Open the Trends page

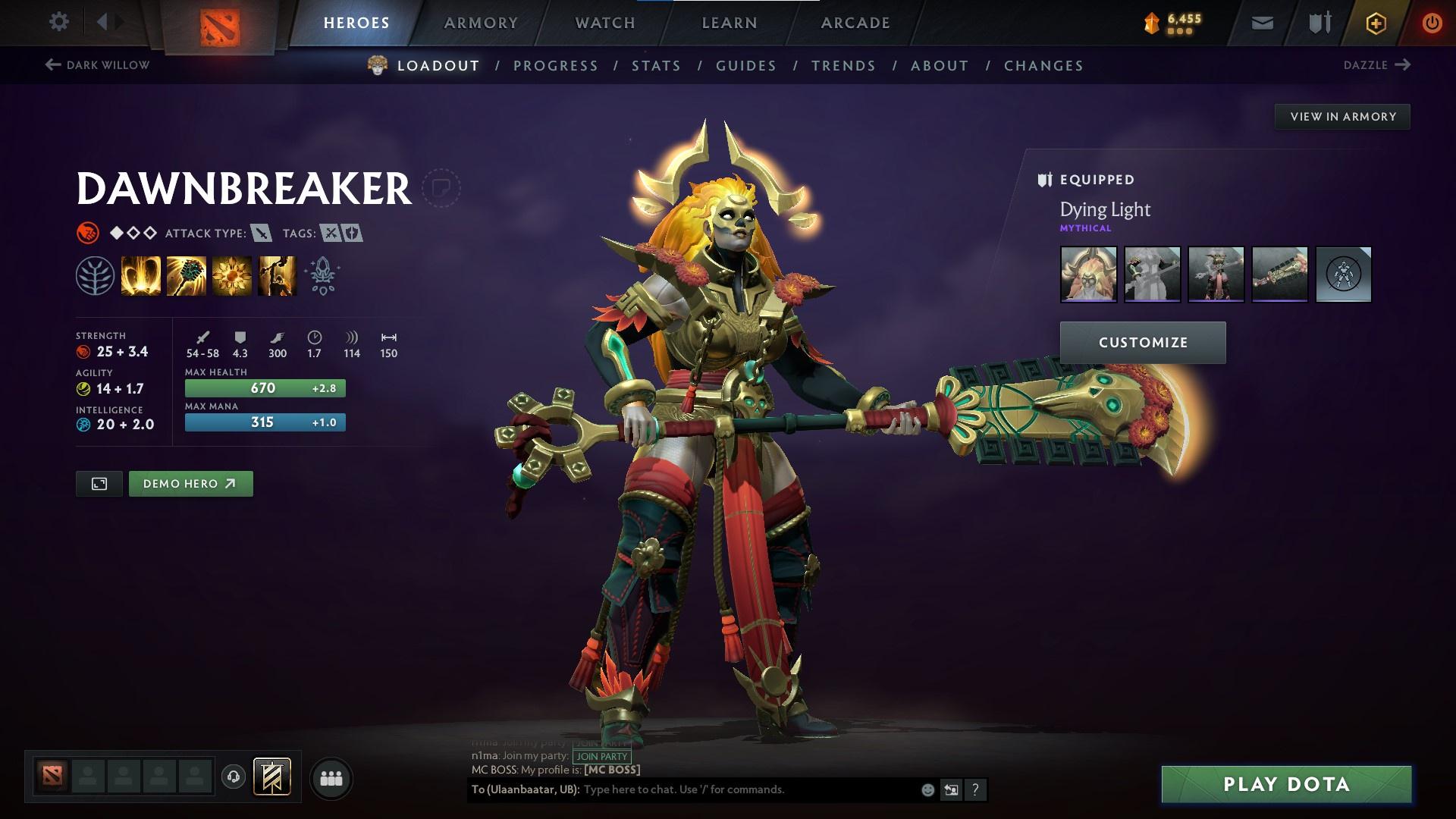(843, 66)
